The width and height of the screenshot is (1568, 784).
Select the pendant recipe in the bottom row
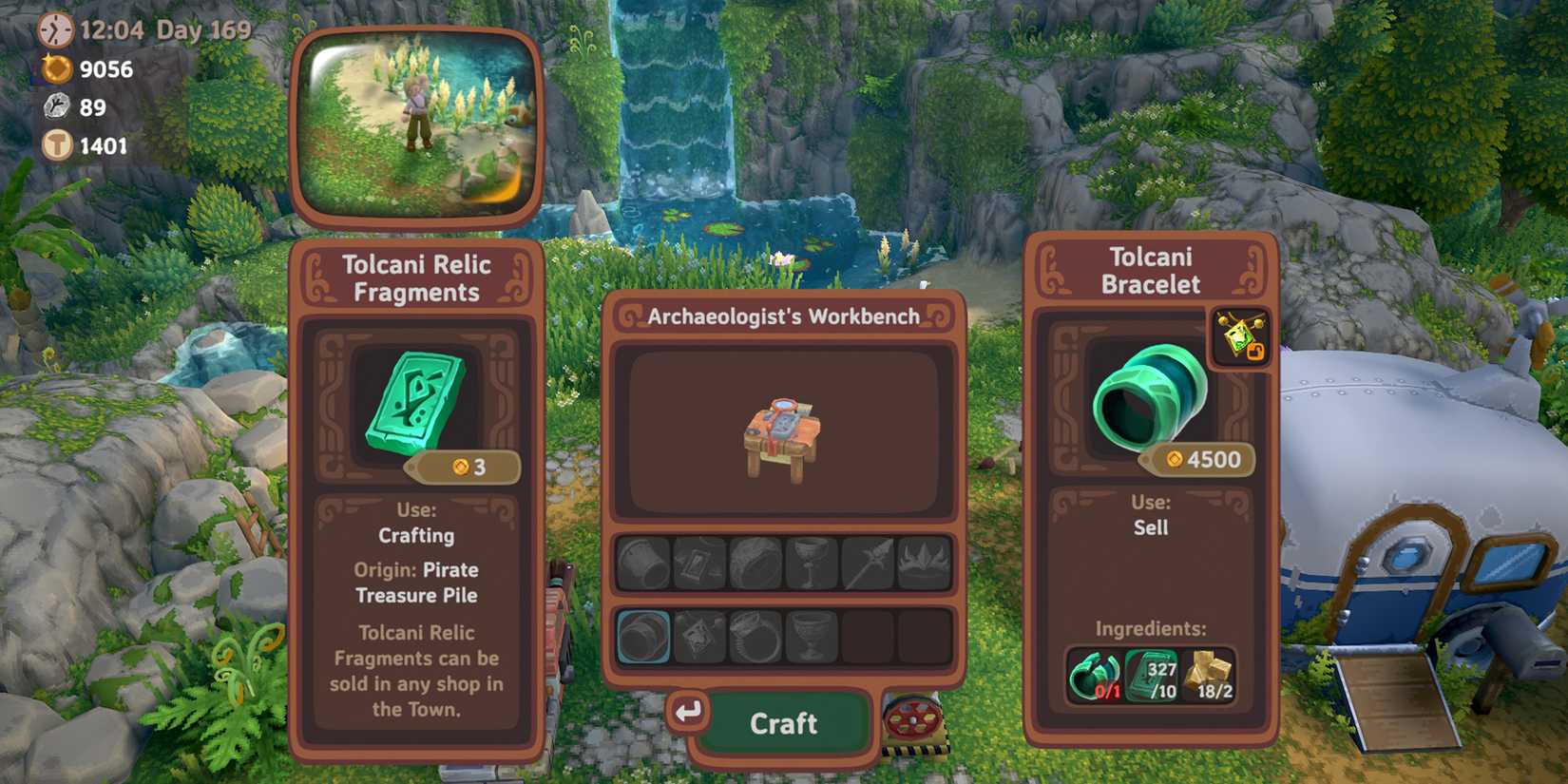[698, 636]
